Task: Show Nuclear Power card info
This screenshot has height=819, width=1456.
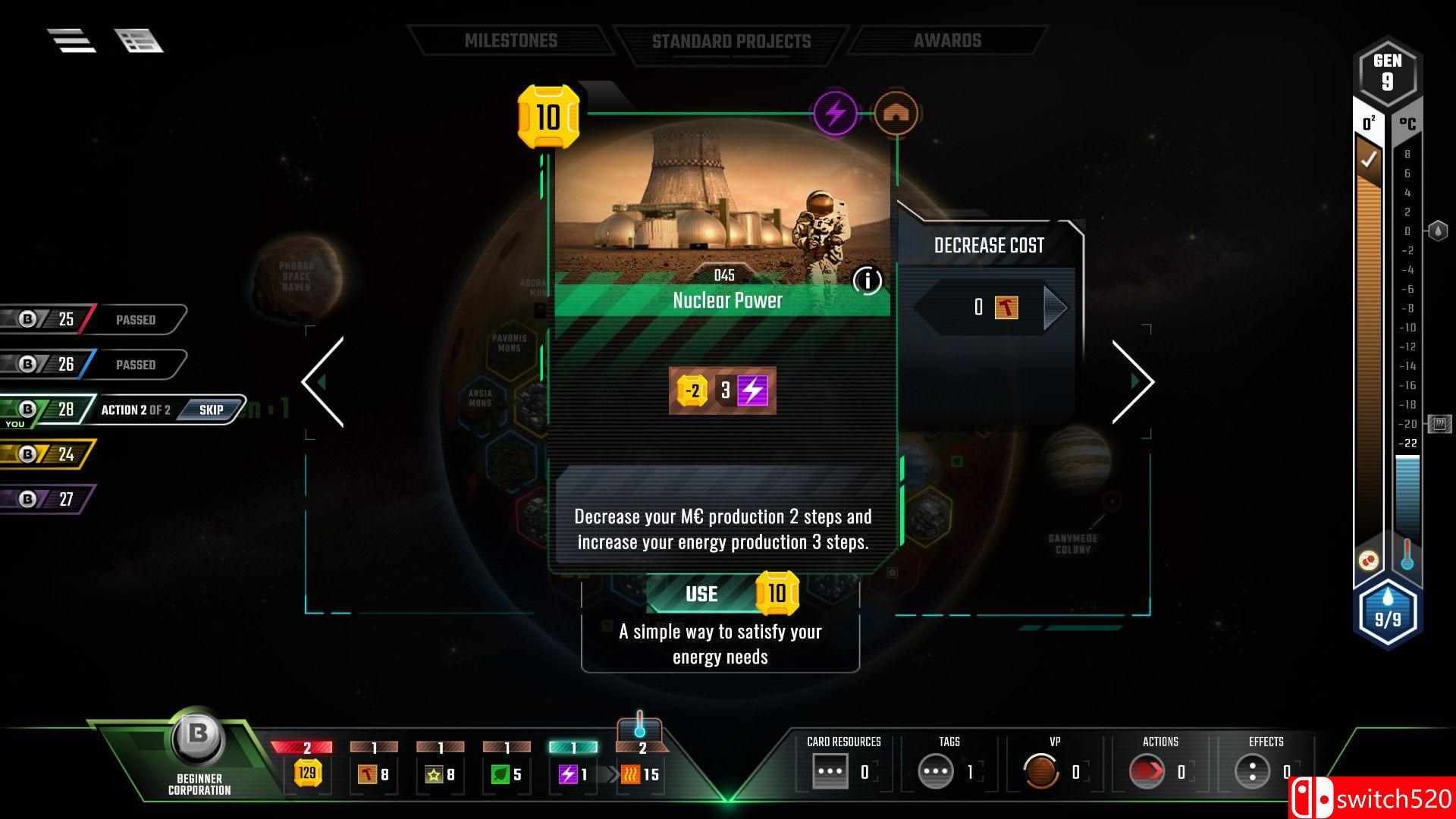Action: 867,281
